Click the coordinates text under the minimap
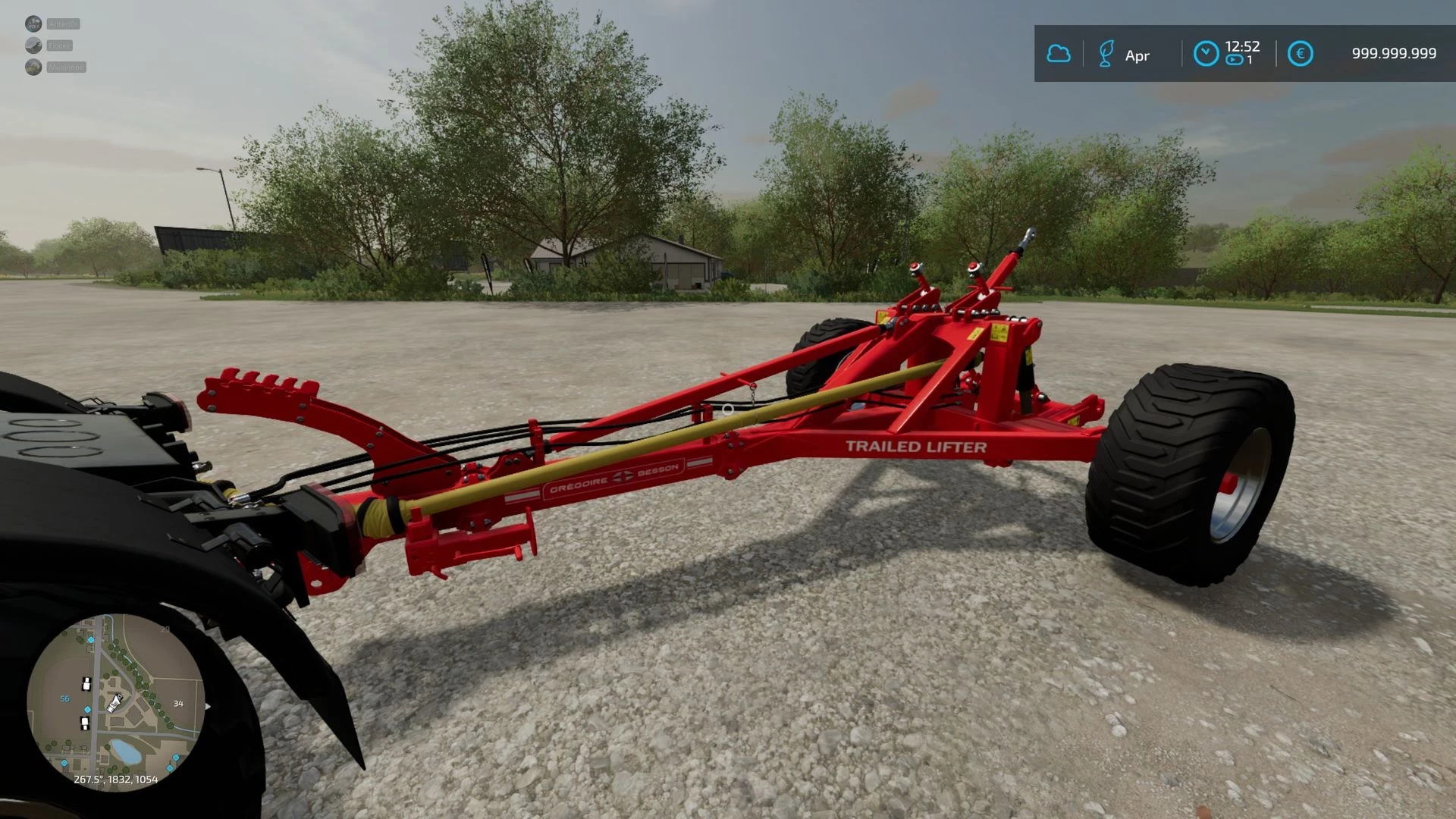This screenshot has width=1456, height=819. pyautogui.click(x=116, y=780)
